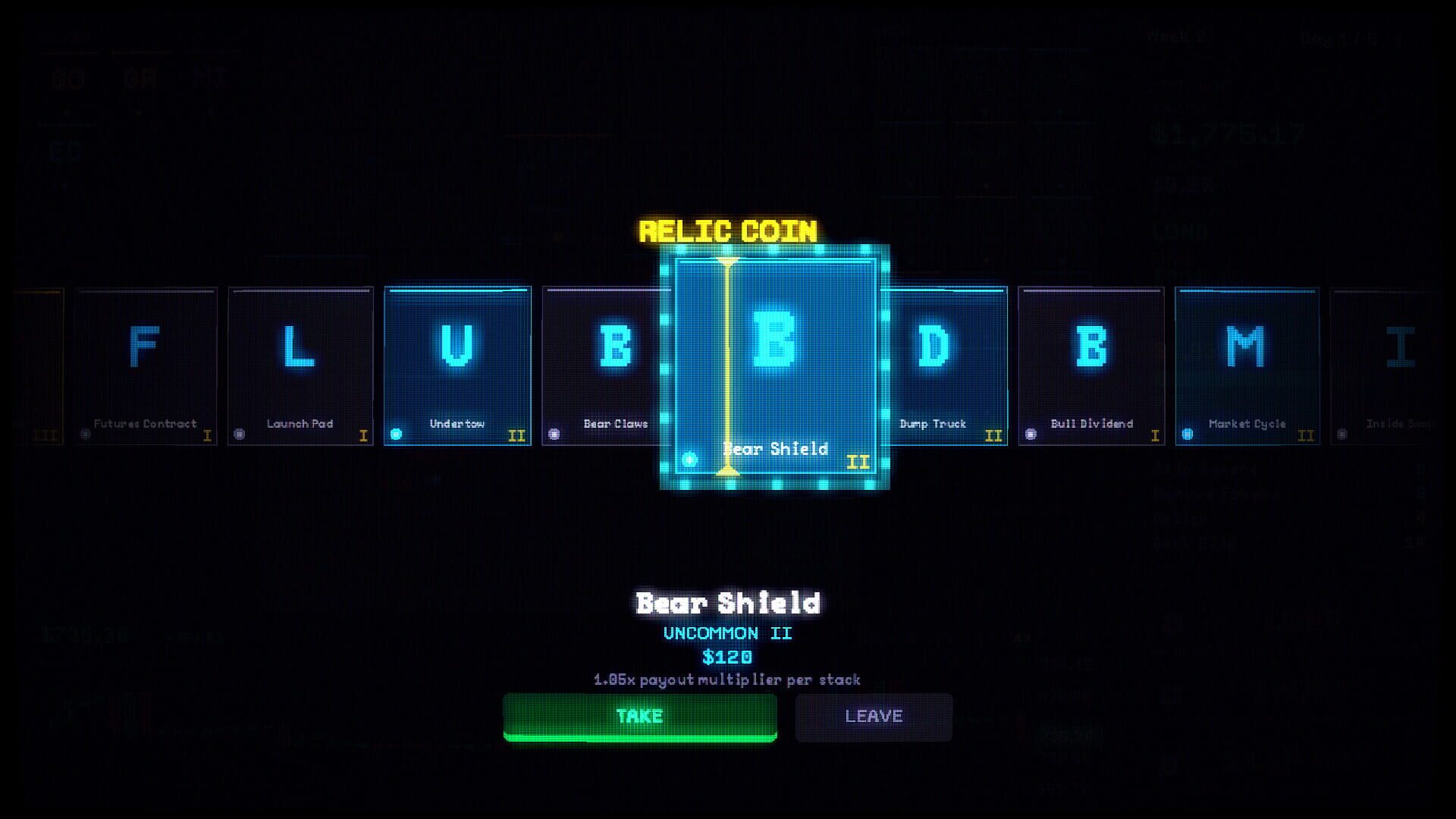1456x819 pixels.
Task: Click the coin icon on the Bull Dividend card
Action: [x=1030, y=434]
